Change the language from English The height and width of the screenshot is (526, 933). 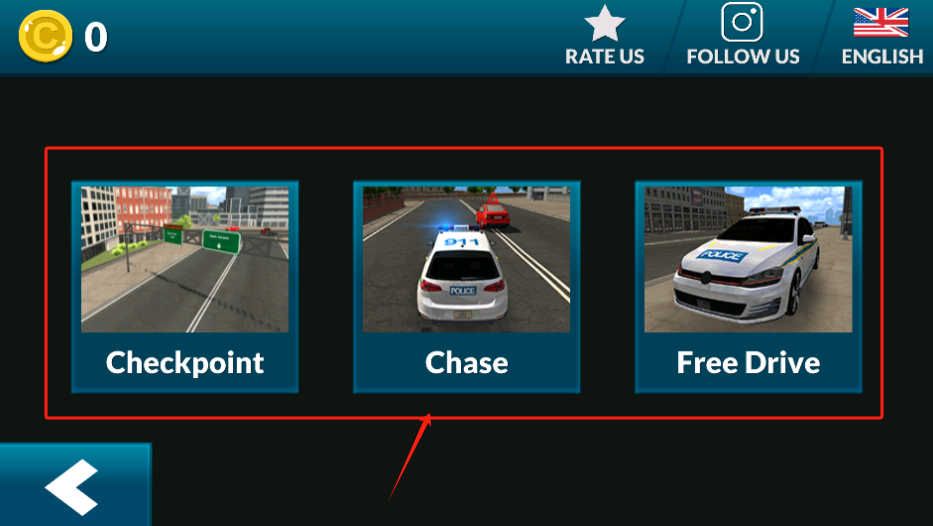[881, 36]
